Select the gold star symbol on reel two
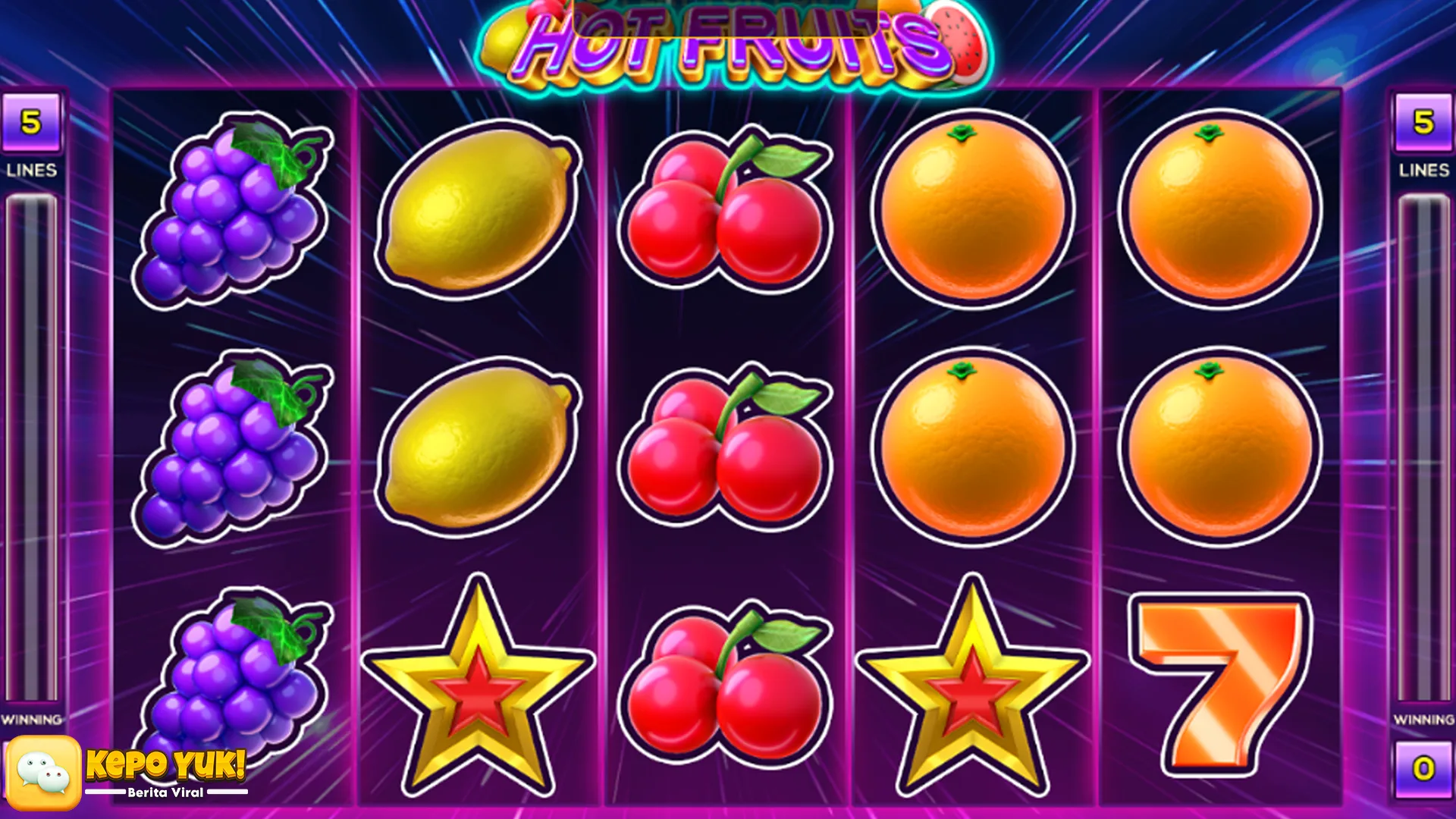Image resolution: width=1456 pixels, height=819 pixels. point(474,682)
